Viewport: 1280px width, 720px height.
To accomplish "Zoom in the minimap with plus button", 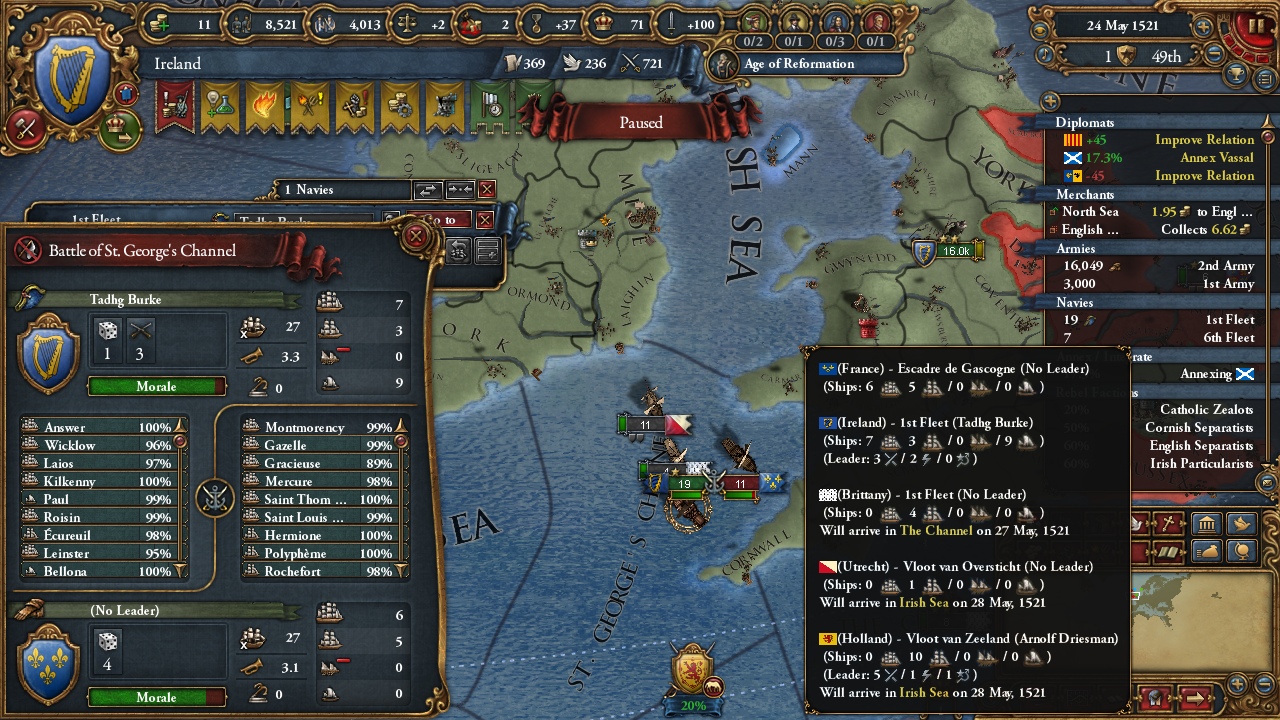I will tap(1237, 684).
